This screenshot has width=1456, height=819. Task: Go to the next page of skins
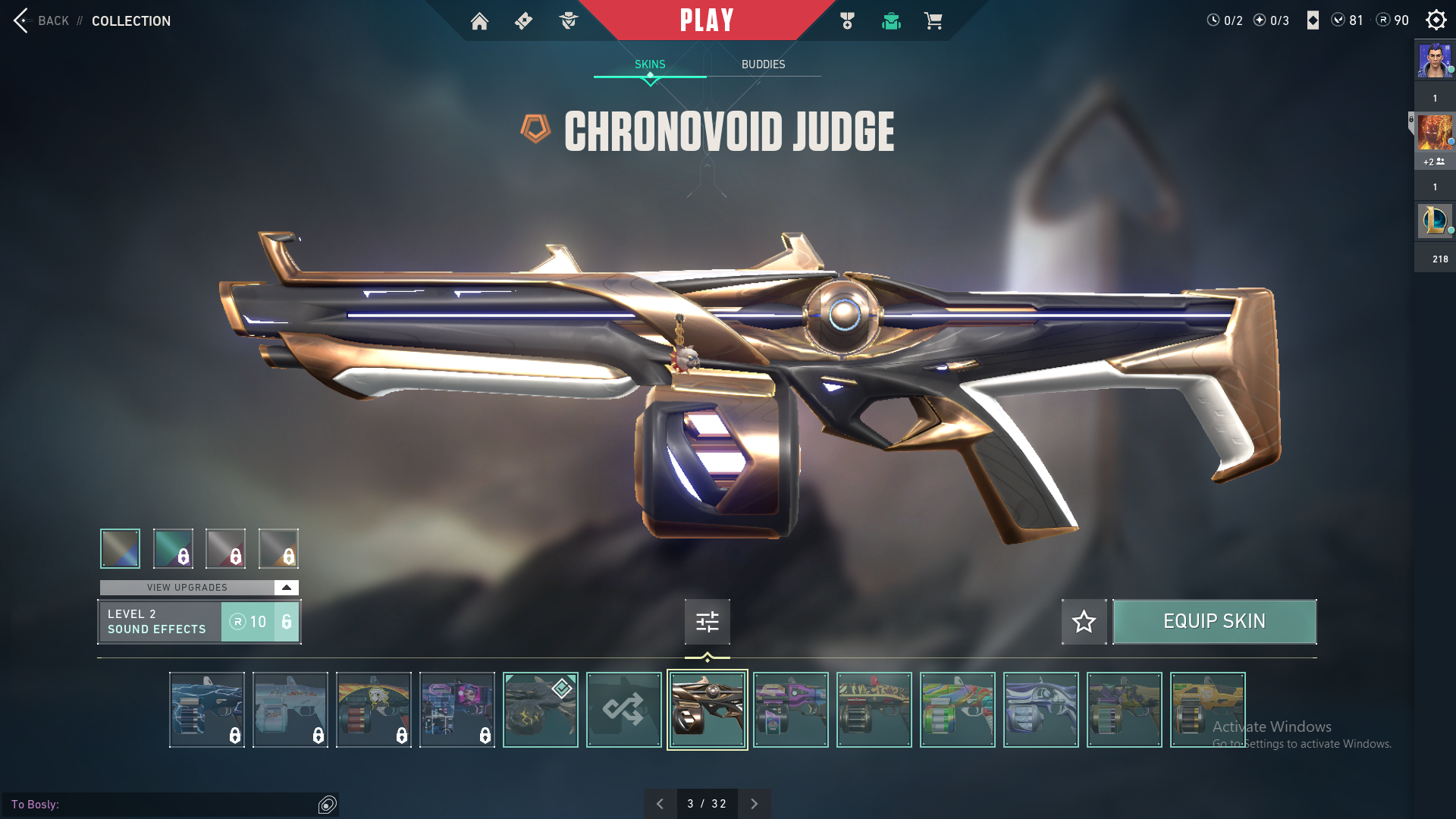click(754, 804)
